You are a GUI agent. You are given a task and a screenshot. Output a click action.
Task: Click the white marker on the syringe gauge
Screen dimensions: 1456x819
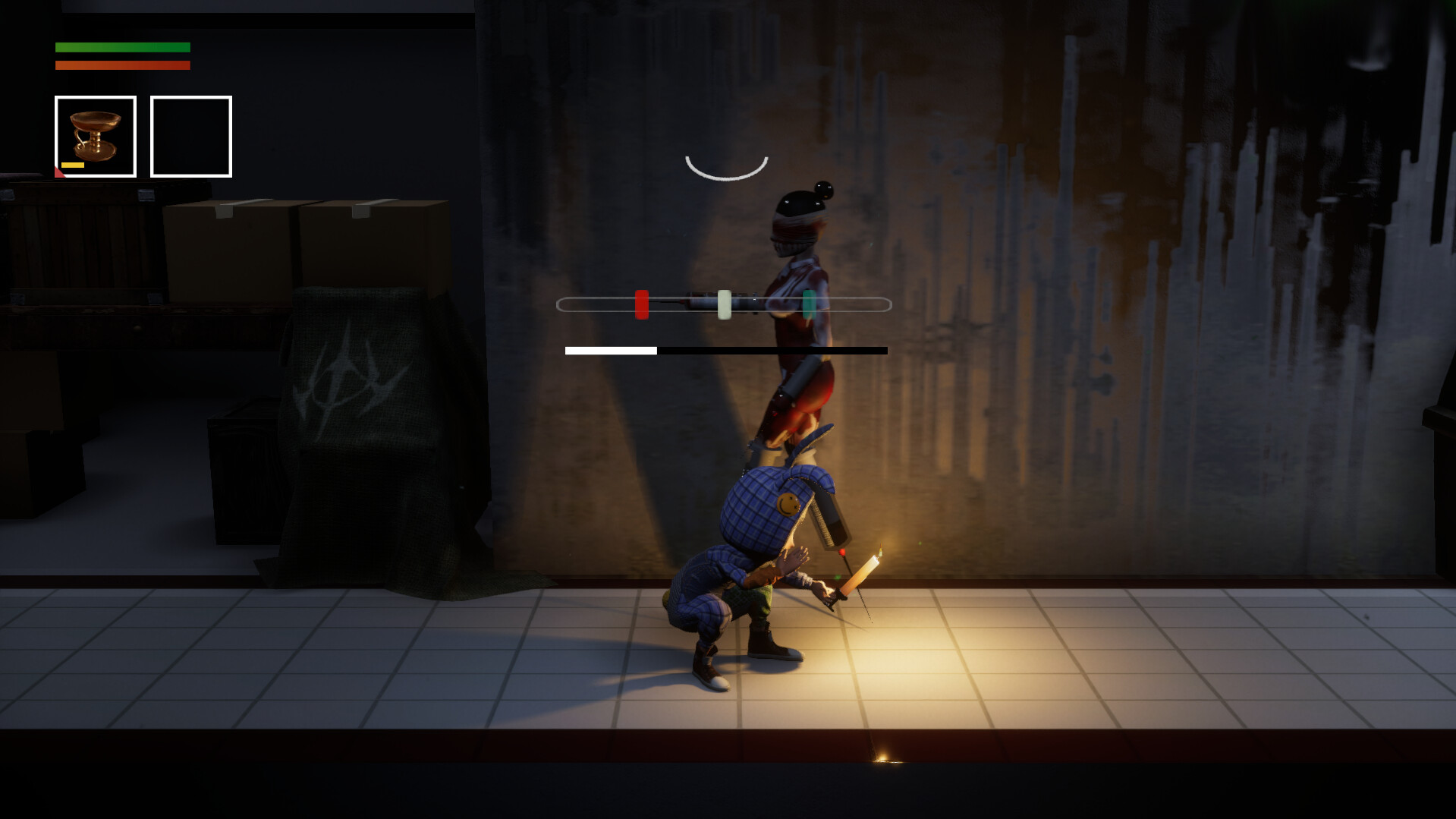tap(725, 302)
